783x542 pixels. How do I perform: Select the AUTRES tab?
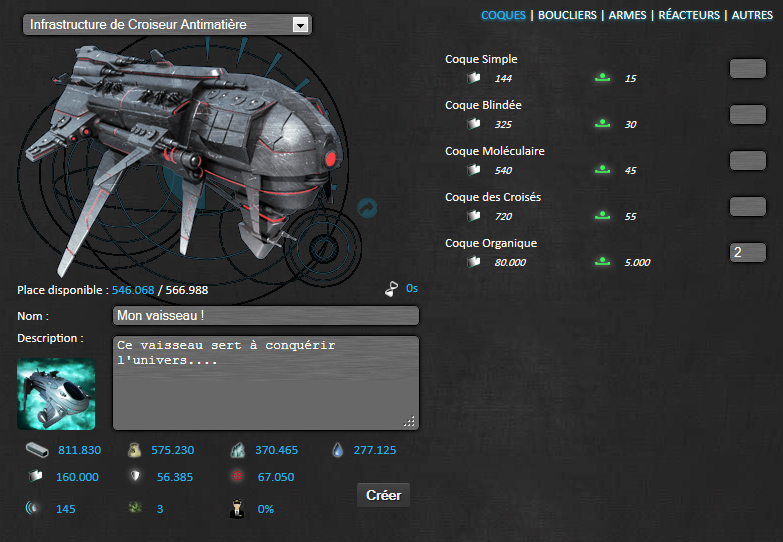(752, 16)
